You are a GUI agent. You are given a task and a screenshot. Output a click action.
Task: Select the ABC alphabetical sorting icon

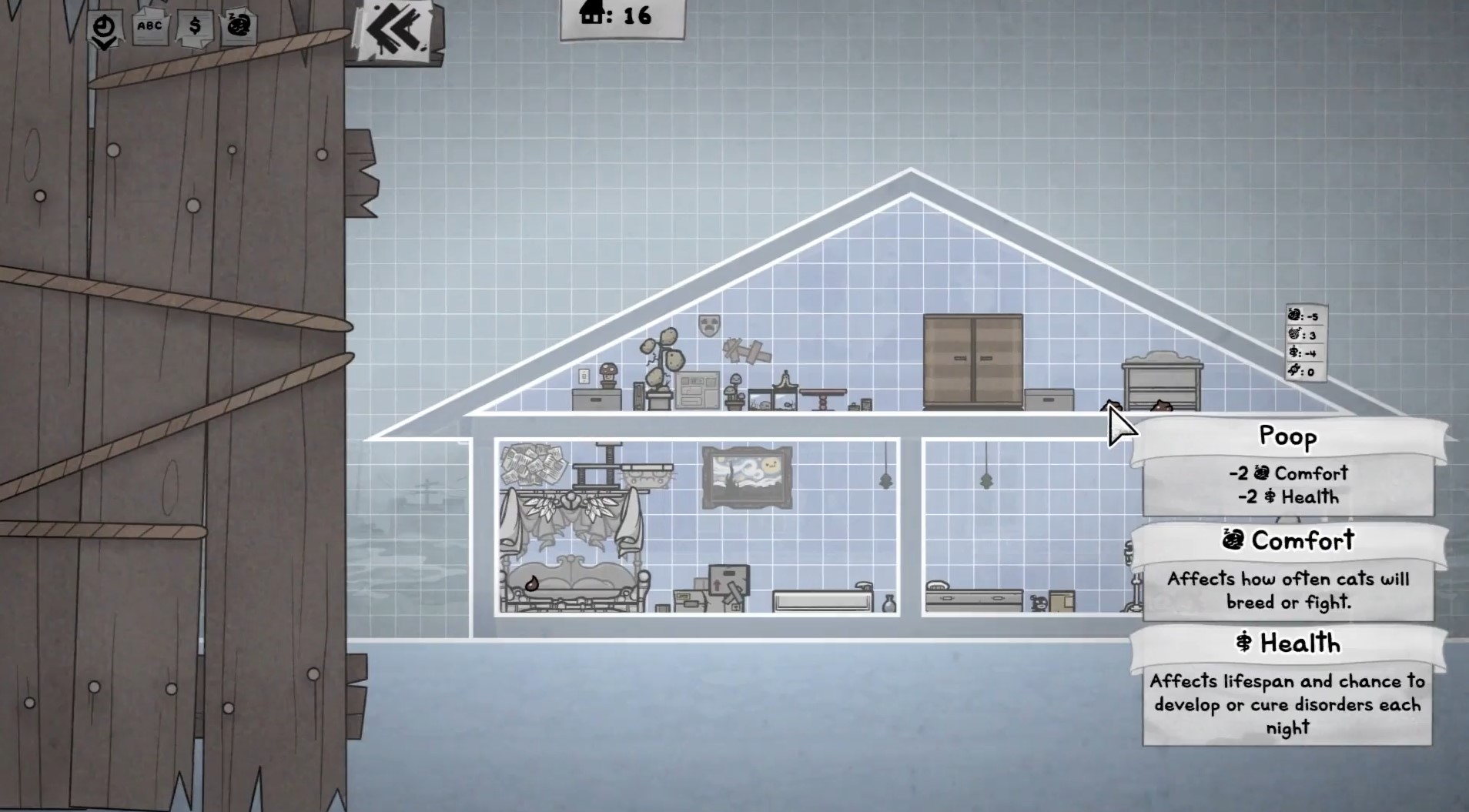[x=149, y=26]
